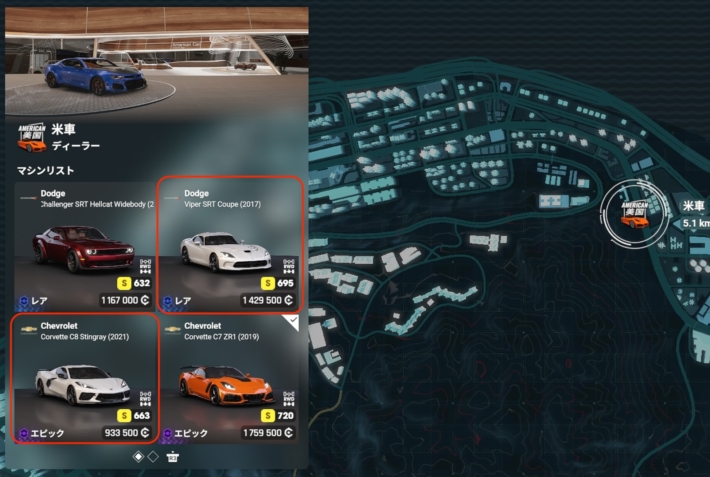Choose the Dodge Viper SRT Coupe (2017)
This screenshot has width=710, height=477.
click(228, 246)
